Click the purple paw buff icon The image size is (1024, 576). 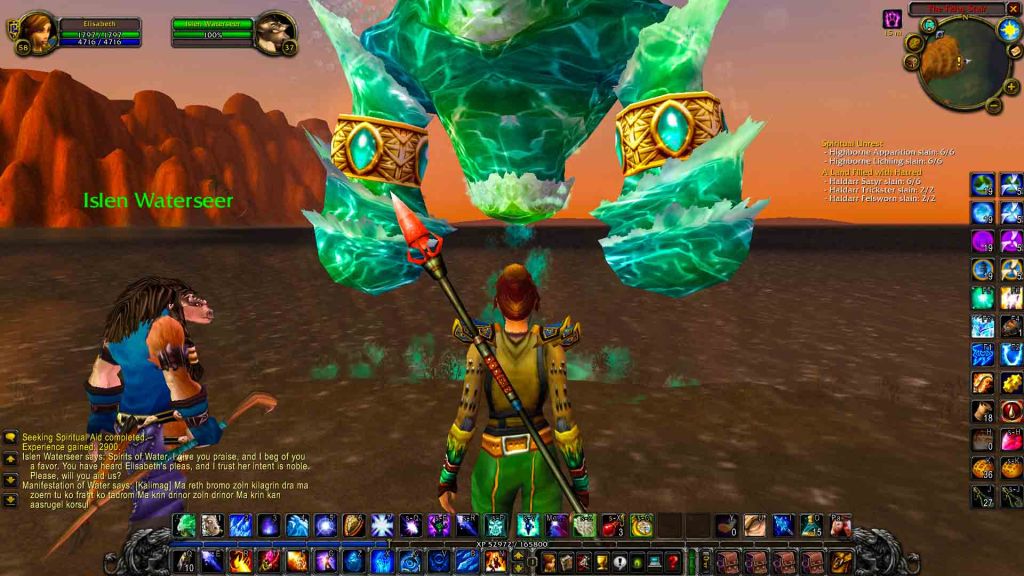(x=892, y=19)
